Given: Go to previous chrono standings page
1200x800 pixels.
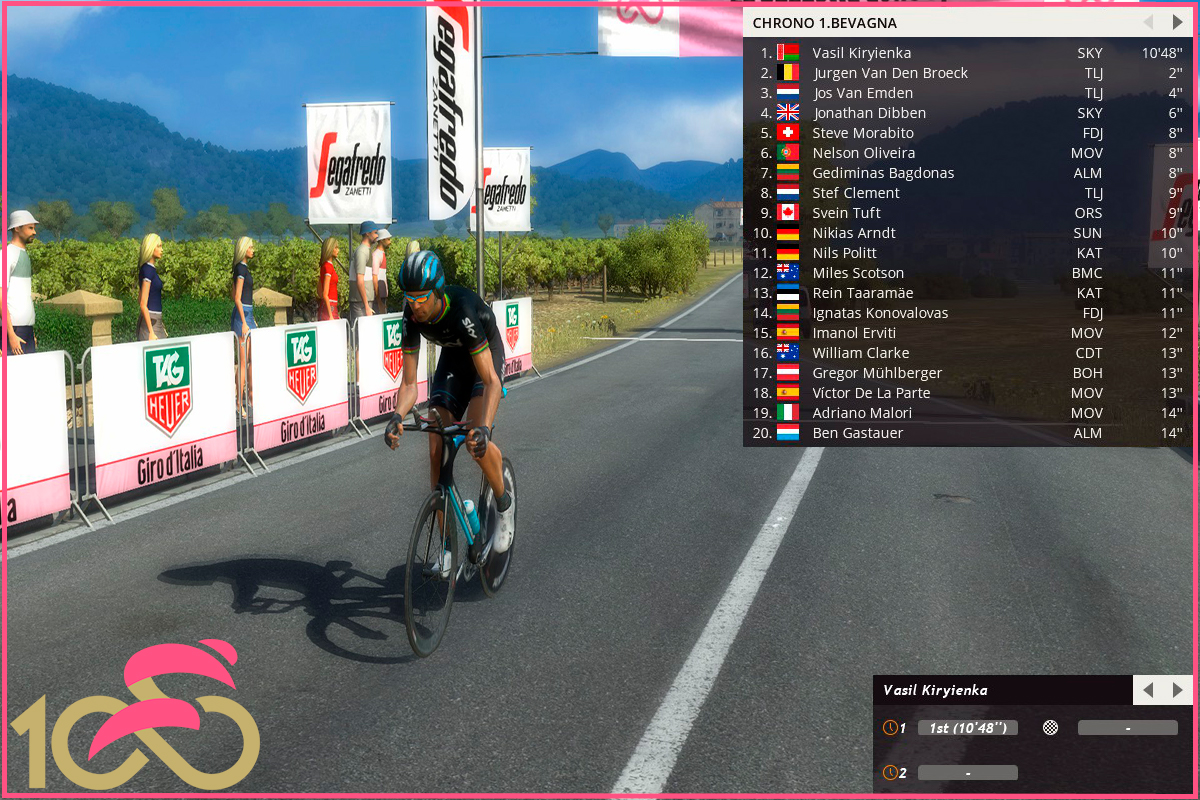Looking at the screenshot, I should [x=1148, y=22].
